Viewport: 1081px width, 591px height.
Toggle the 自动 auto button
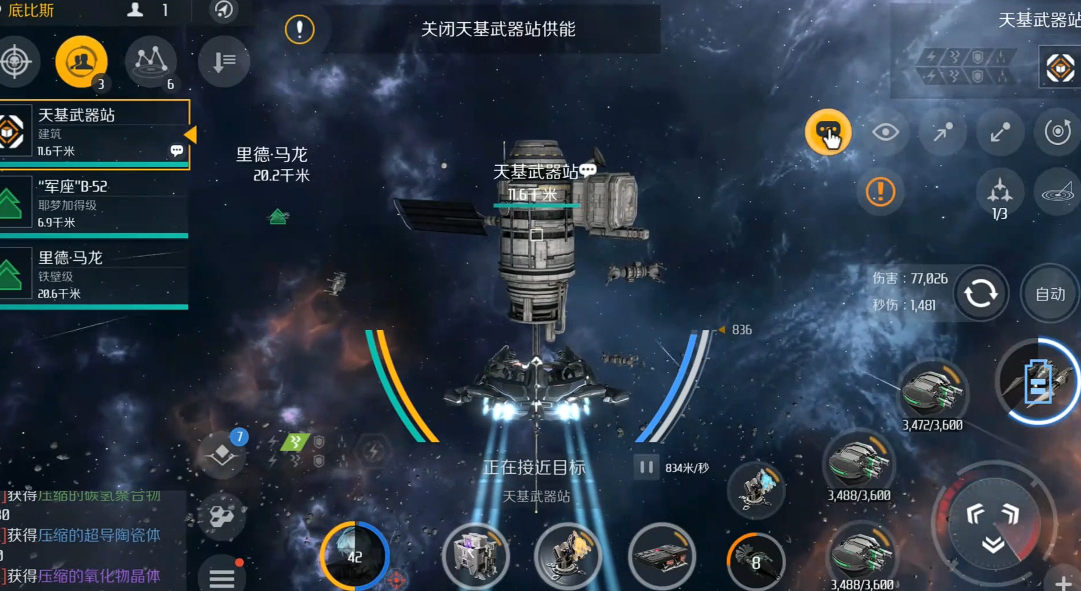(x=1049, y=293)
